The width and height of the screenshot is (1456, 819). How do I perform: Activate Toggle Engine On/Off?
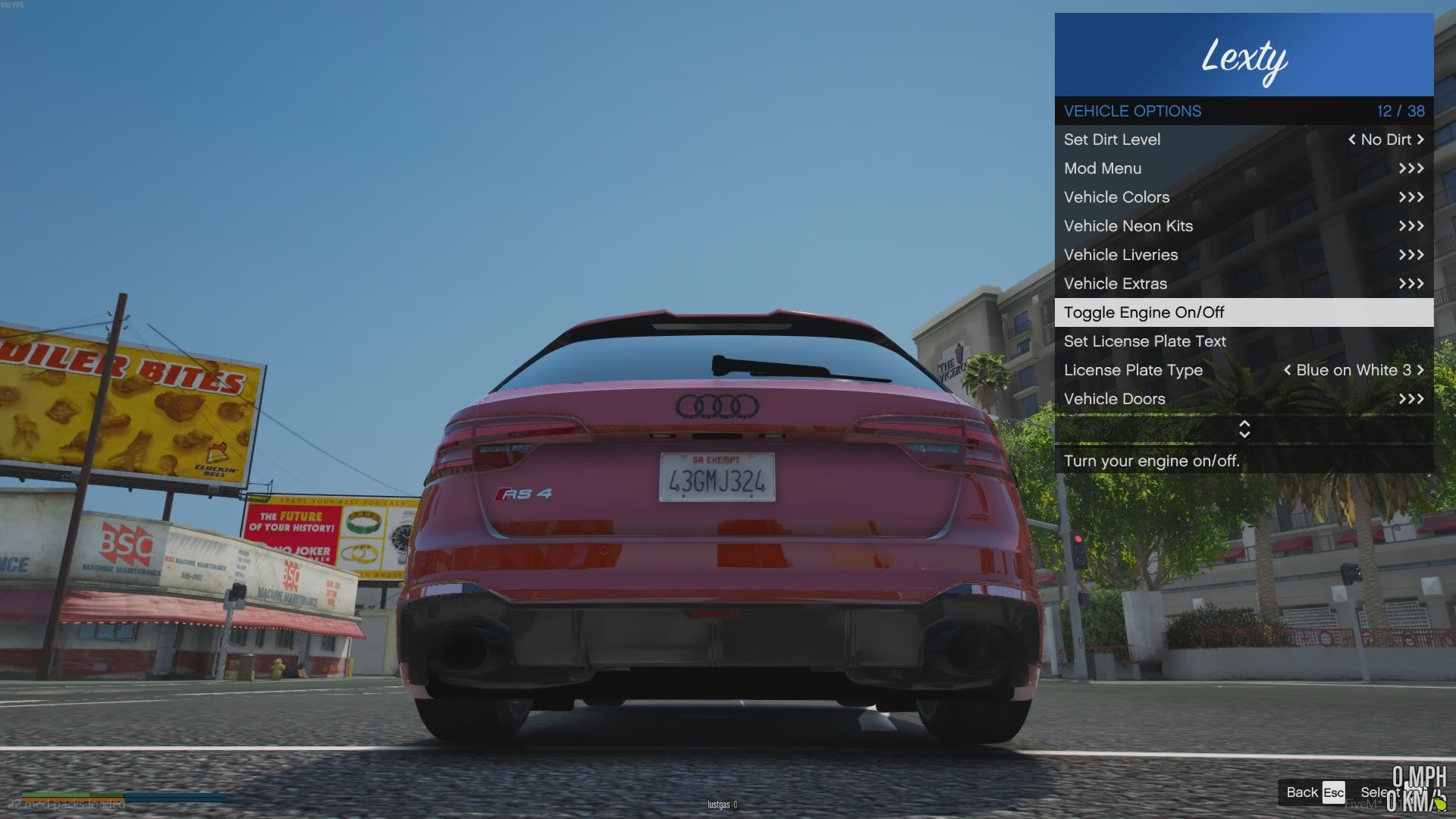pos(1244,312)
